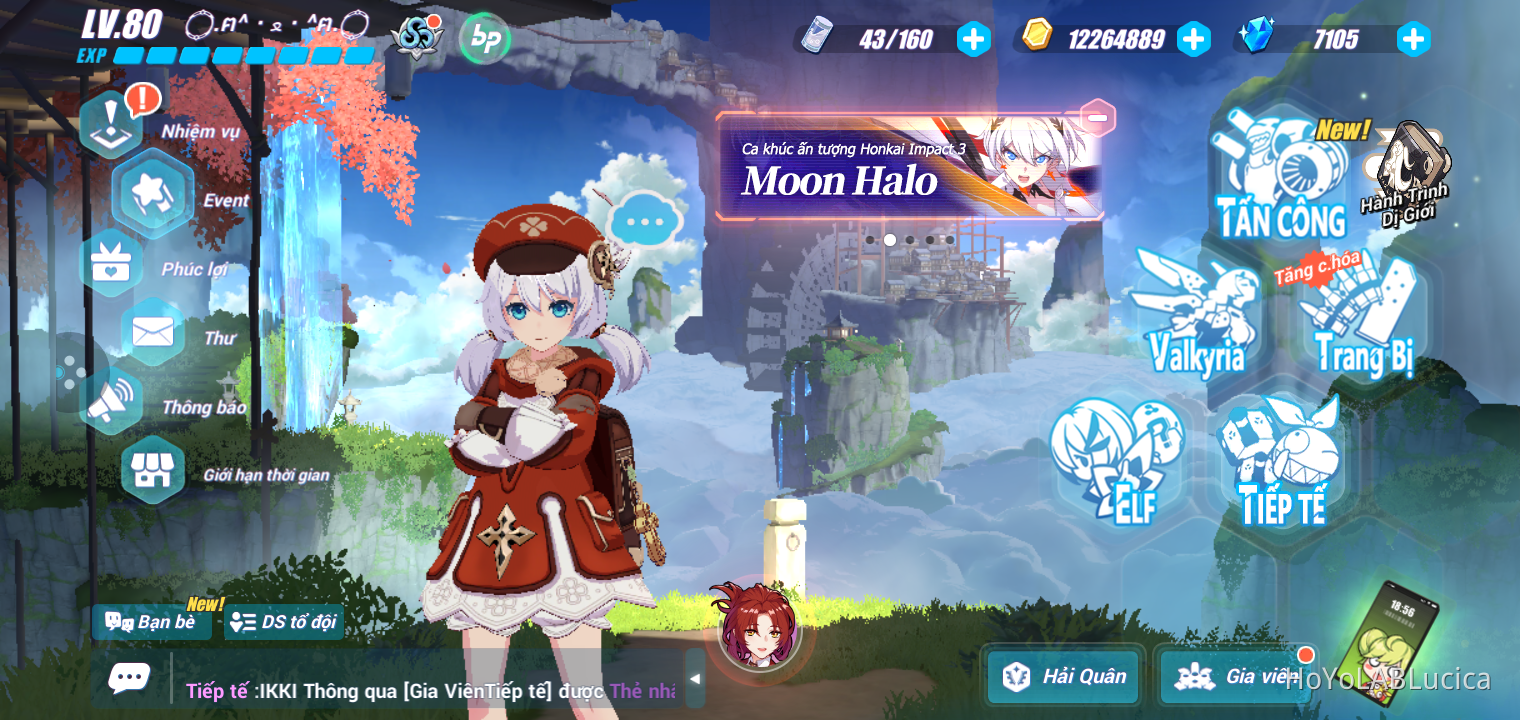Select the Valkyria menu
Viewport: 1520px width, 720px height.
(1197, 320)
